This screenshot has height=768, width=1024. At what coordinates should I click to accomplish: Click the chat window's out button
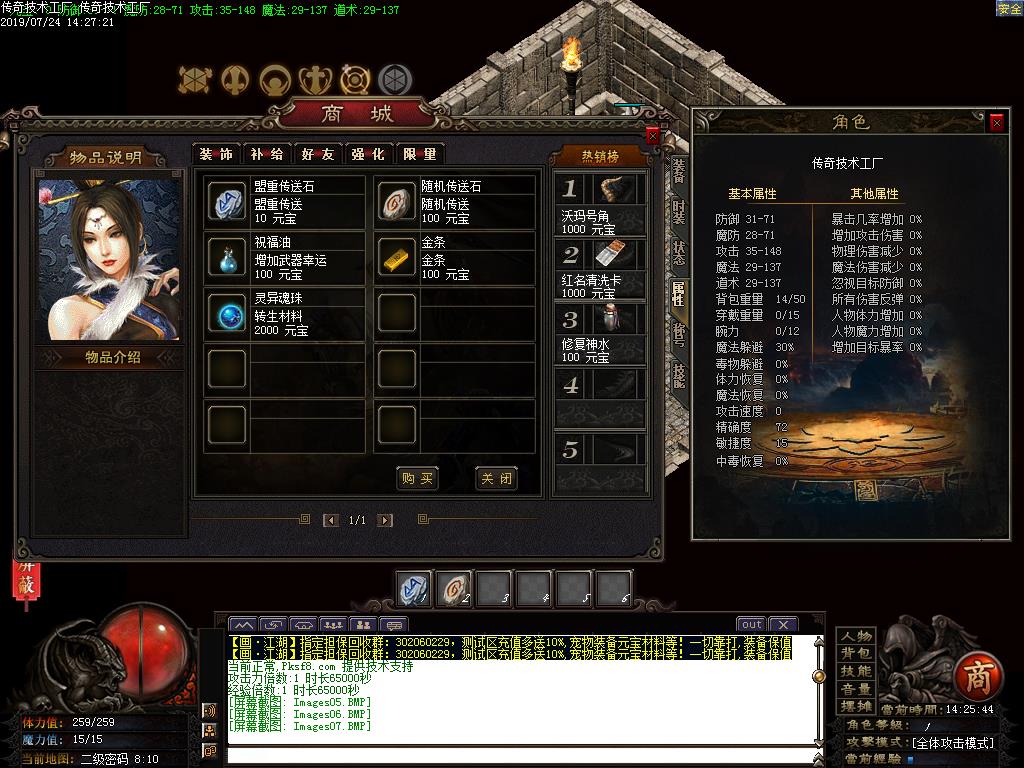[x=751, y=625]
